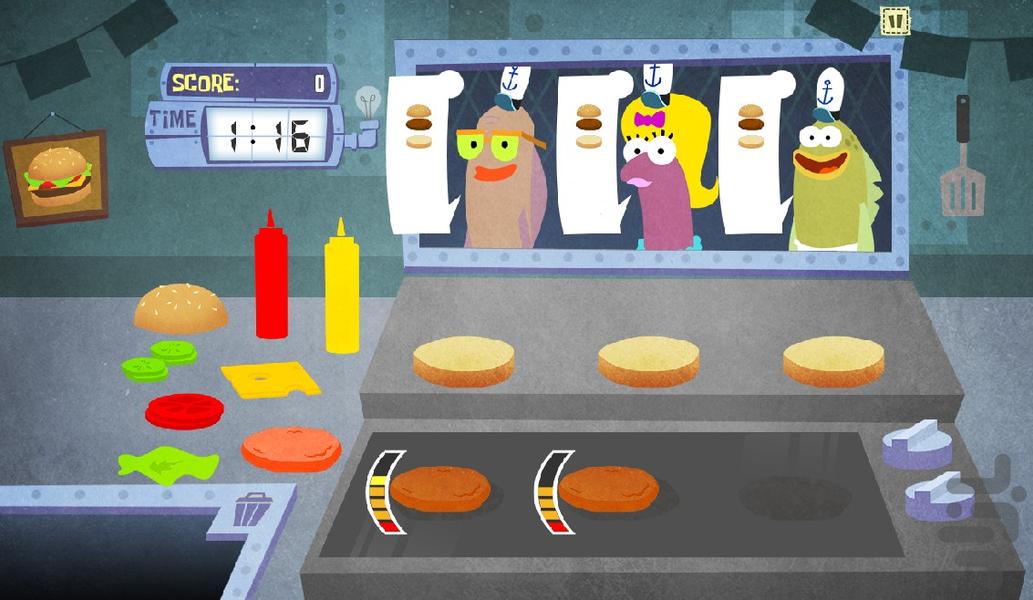This screenshot has height=600, width=1033.
Task: Pick the red tomato slices
Action: (184, 411)
